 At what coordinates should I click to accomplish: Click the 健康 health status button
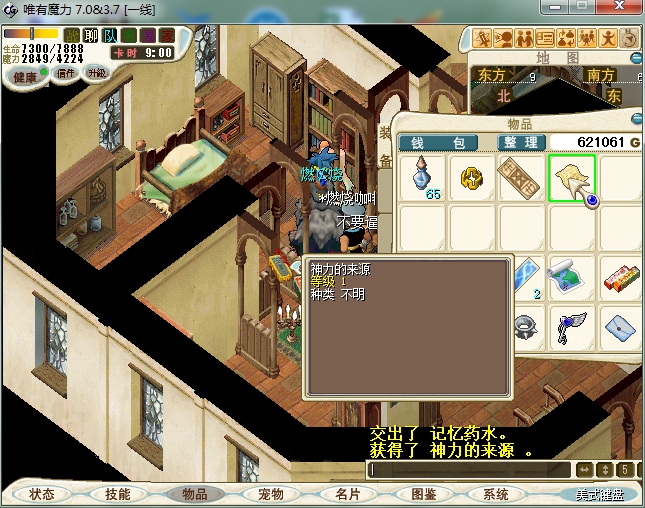click(x=24, y=77)
